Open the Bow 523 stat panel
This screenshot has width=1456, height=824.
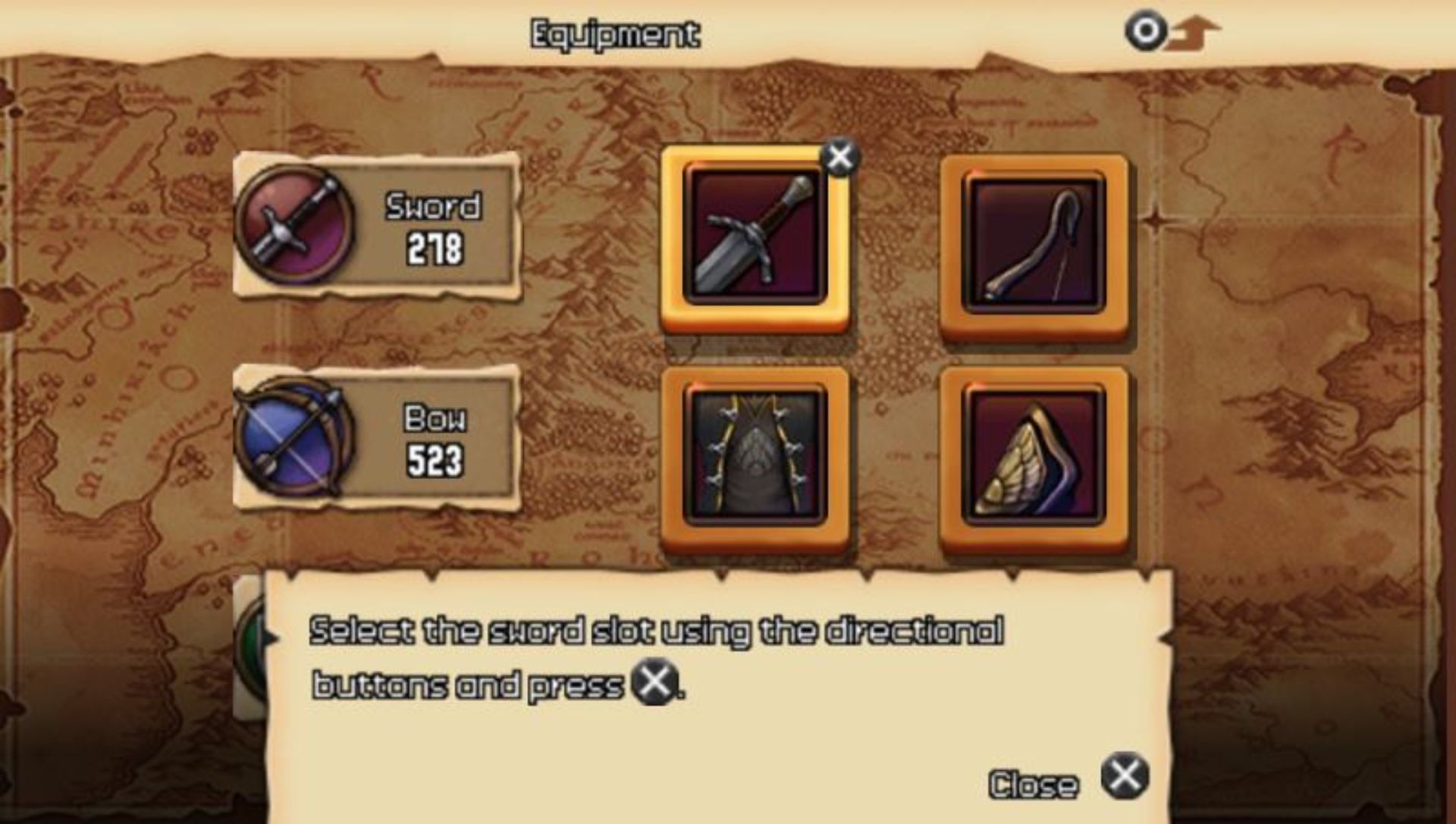[x=377, y=438]
